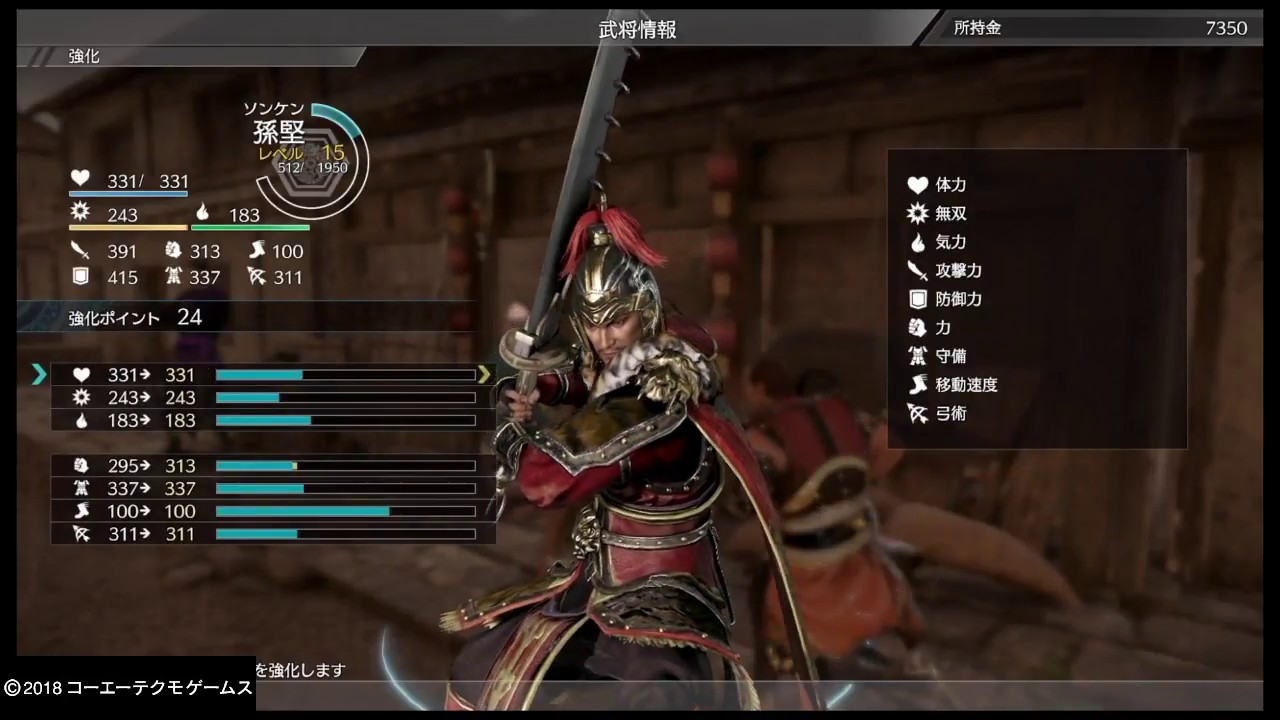The image size is (1280, 720).
Task: Click the right chevron on the 体力 row
Action: click(x=485, y=374)
